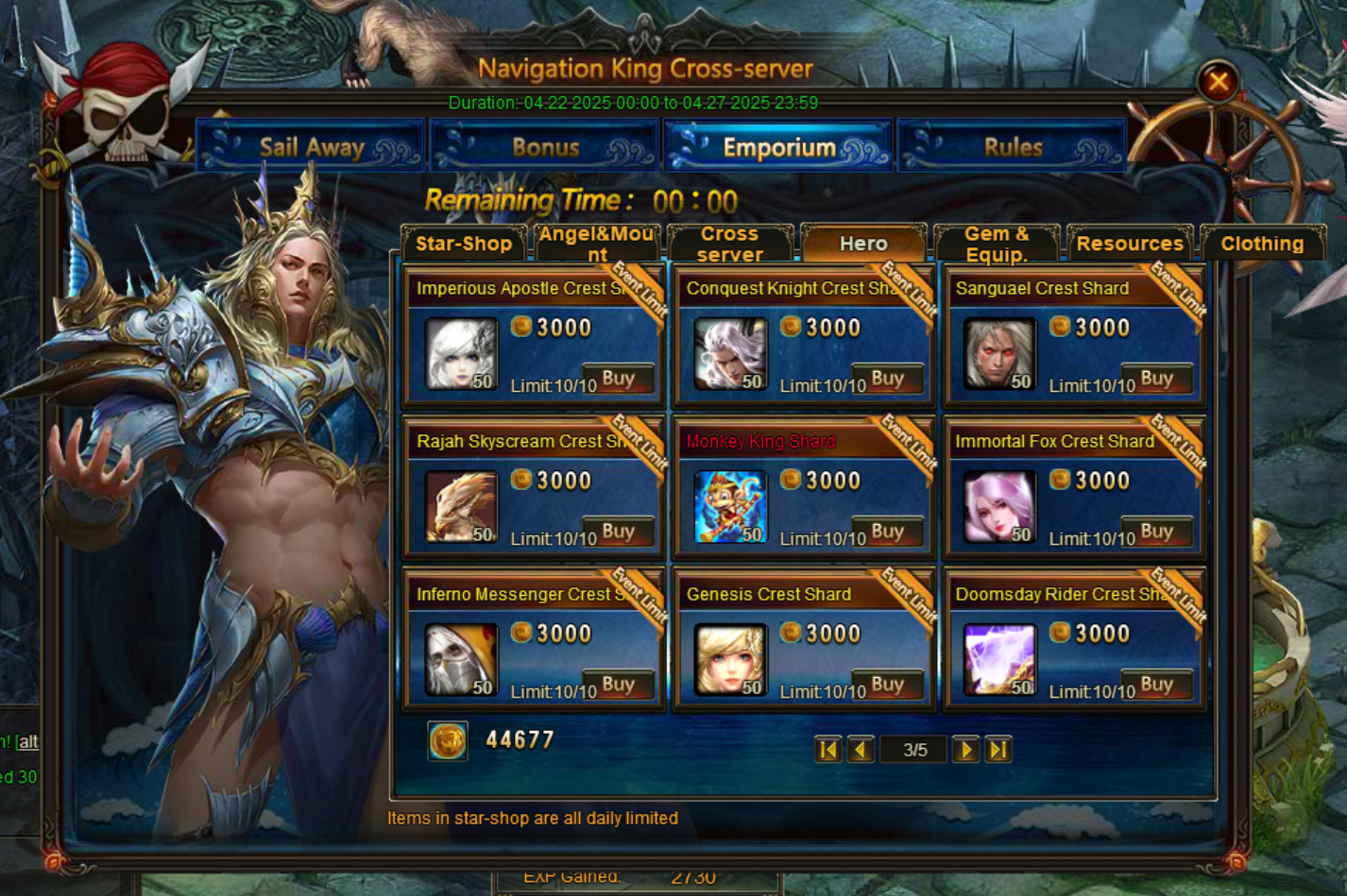Close the Navigation King window
This screenshot has height=896, width=1347.
(x=1218, y=82)
